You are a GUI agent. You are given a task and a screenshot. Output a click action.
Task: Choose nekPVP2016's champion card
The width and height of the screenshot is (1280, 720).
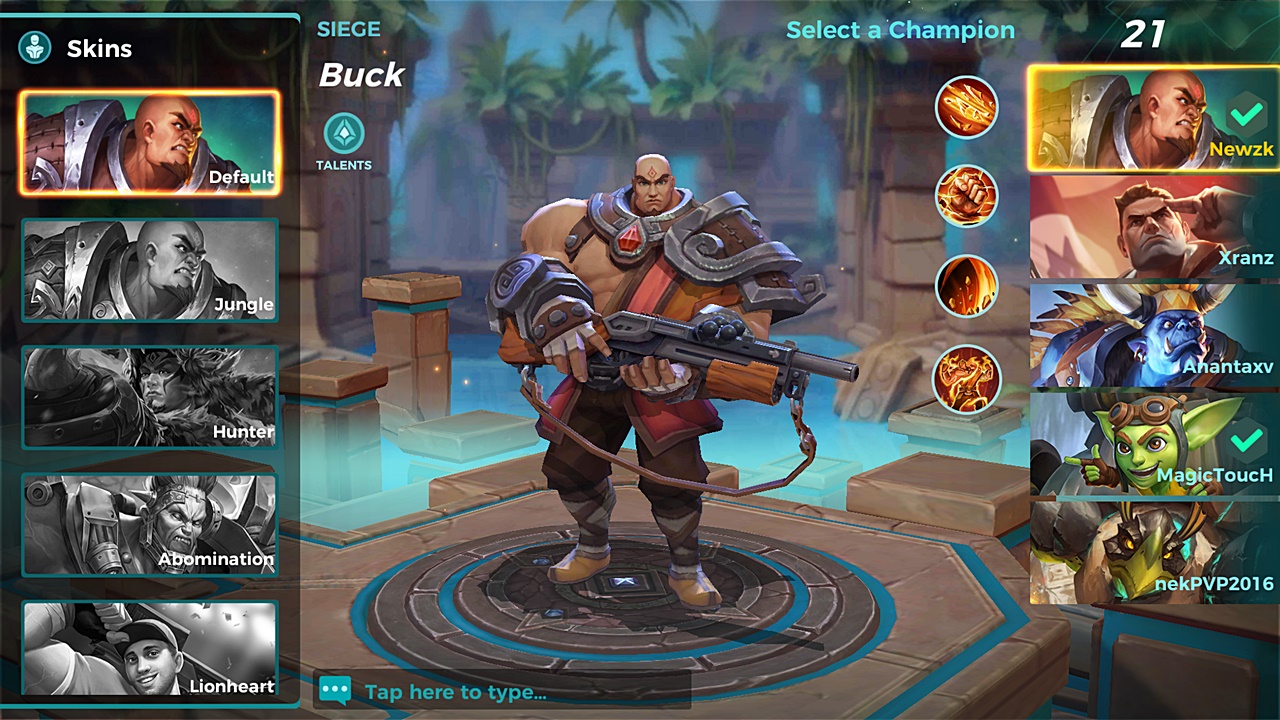(1153, 552)
